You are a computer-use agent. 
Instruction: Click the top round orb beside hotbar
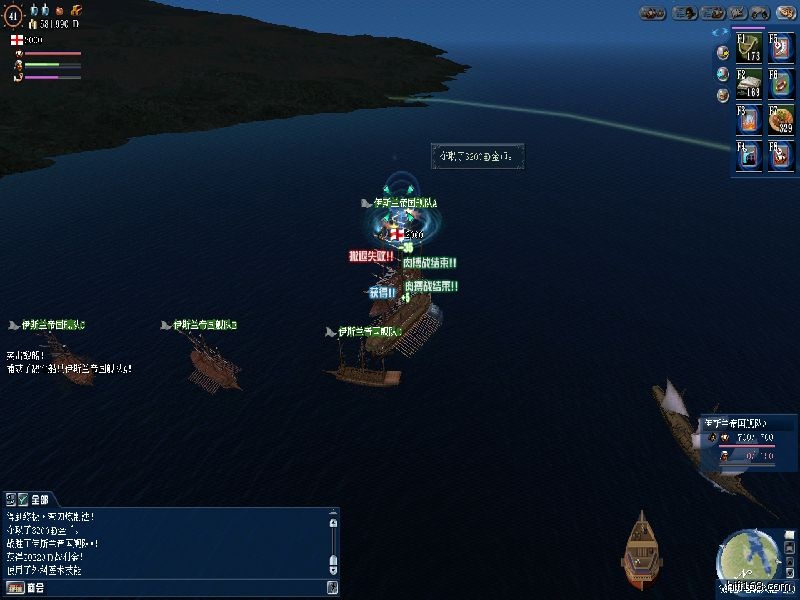(x=722, y=53)
